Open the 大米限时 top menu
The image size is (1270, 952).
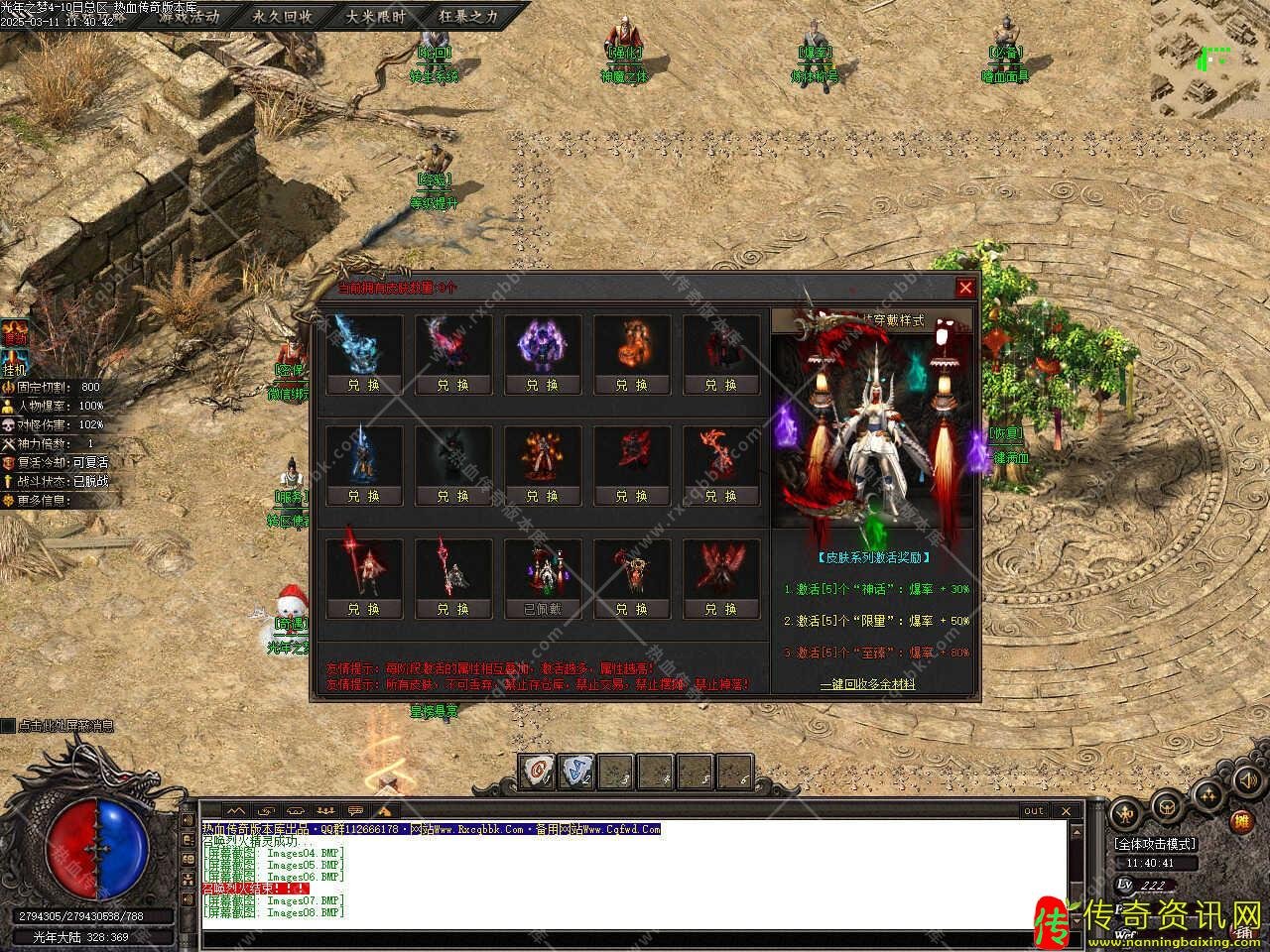(x=376, y=16)
